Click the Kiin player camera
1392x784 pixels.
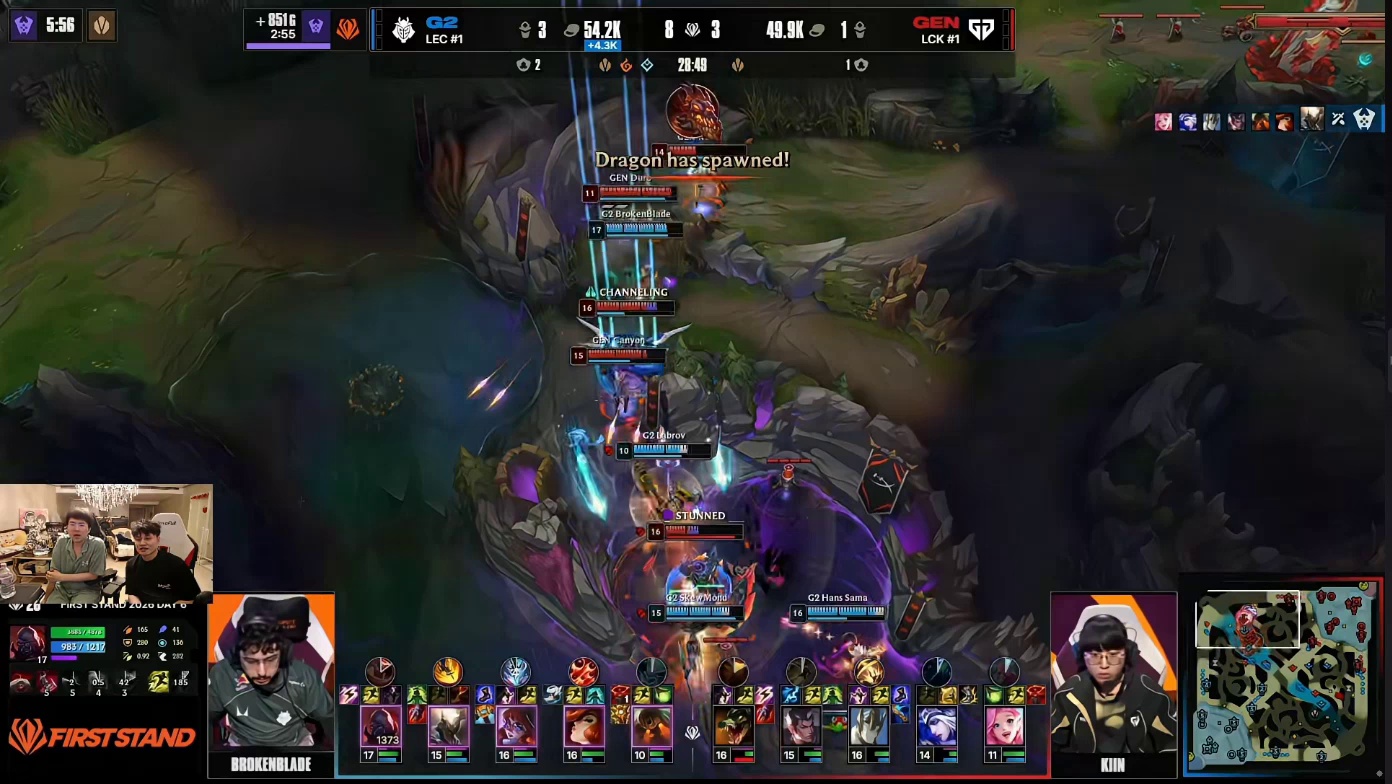click(1114, 673)
